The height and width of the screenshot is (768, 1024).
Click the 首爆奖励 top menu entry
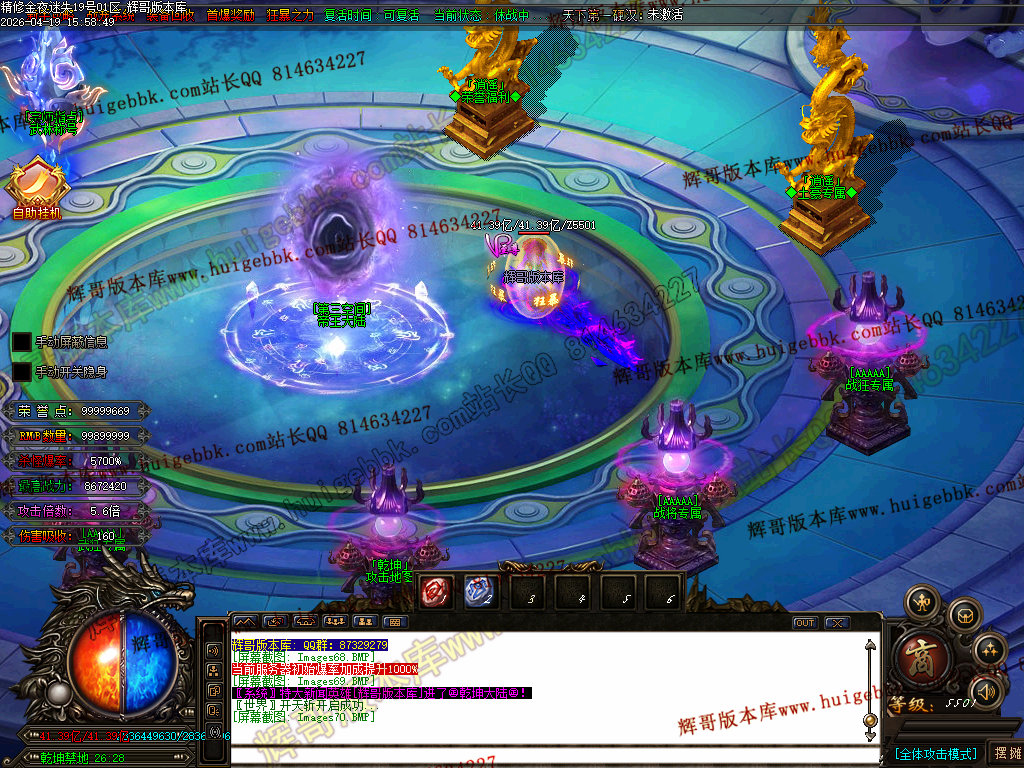click(x=230, y=15)
